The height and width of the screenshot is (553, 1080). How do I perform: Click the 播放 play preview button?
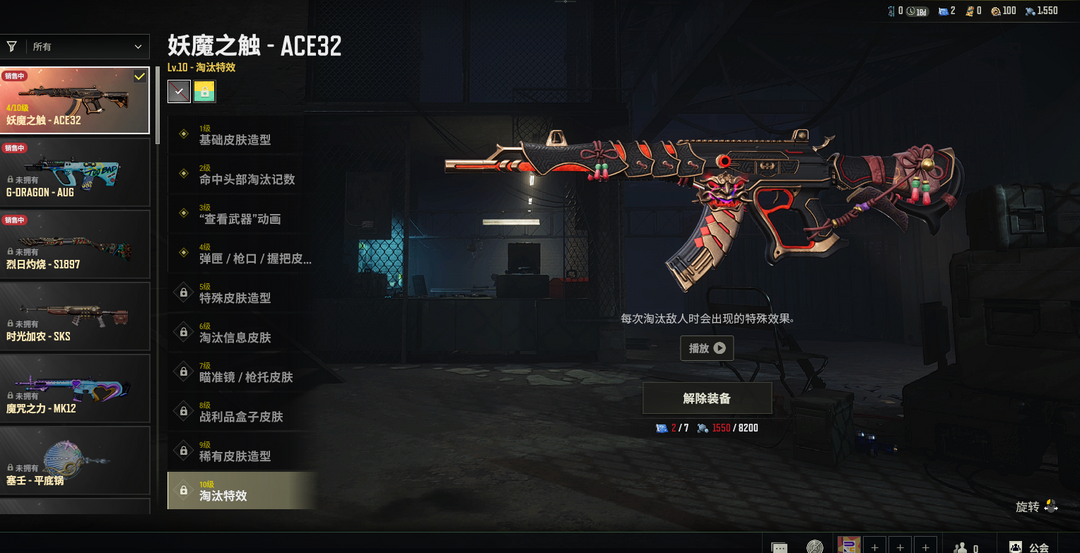click(x=706, y=348)
